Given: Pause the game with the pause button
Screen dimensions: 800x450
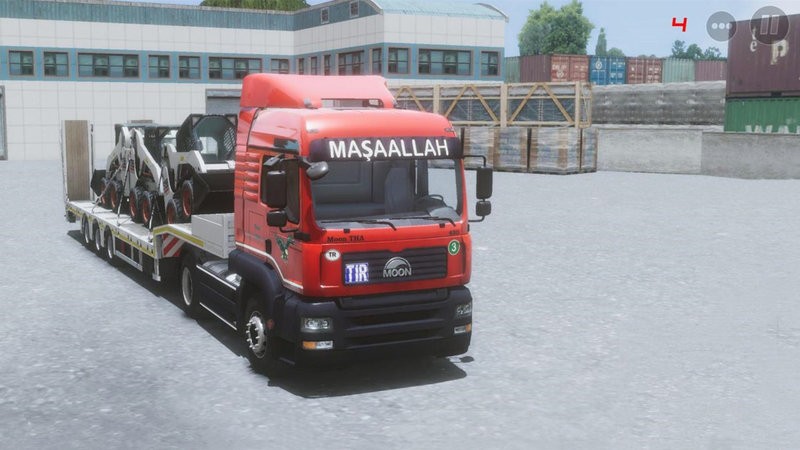Looking at the screenshot, I should pyautogui.click(x=769, y=25).
